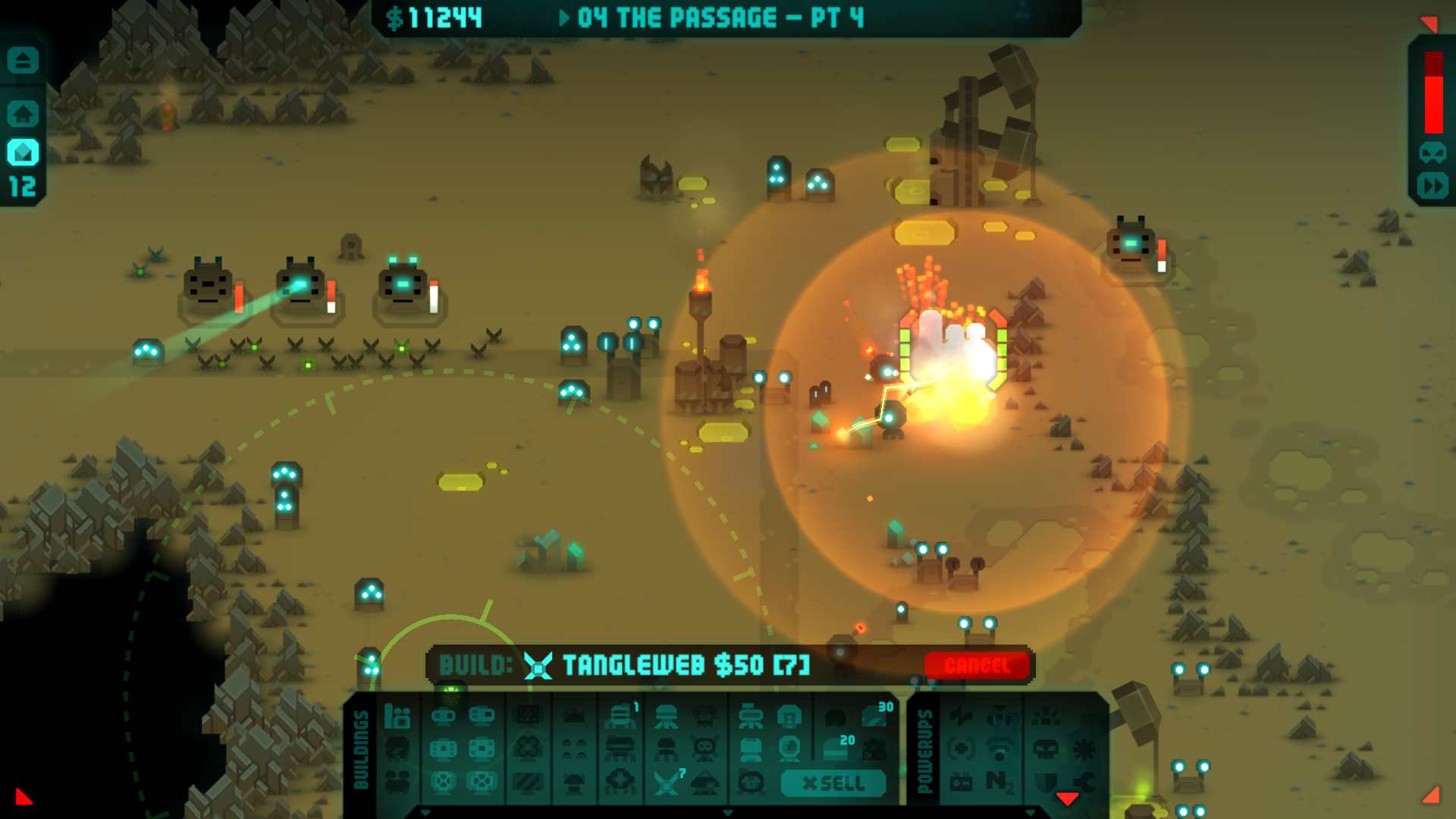
Task: Activate the lightning bolt powerup
Action: (961, 715)
